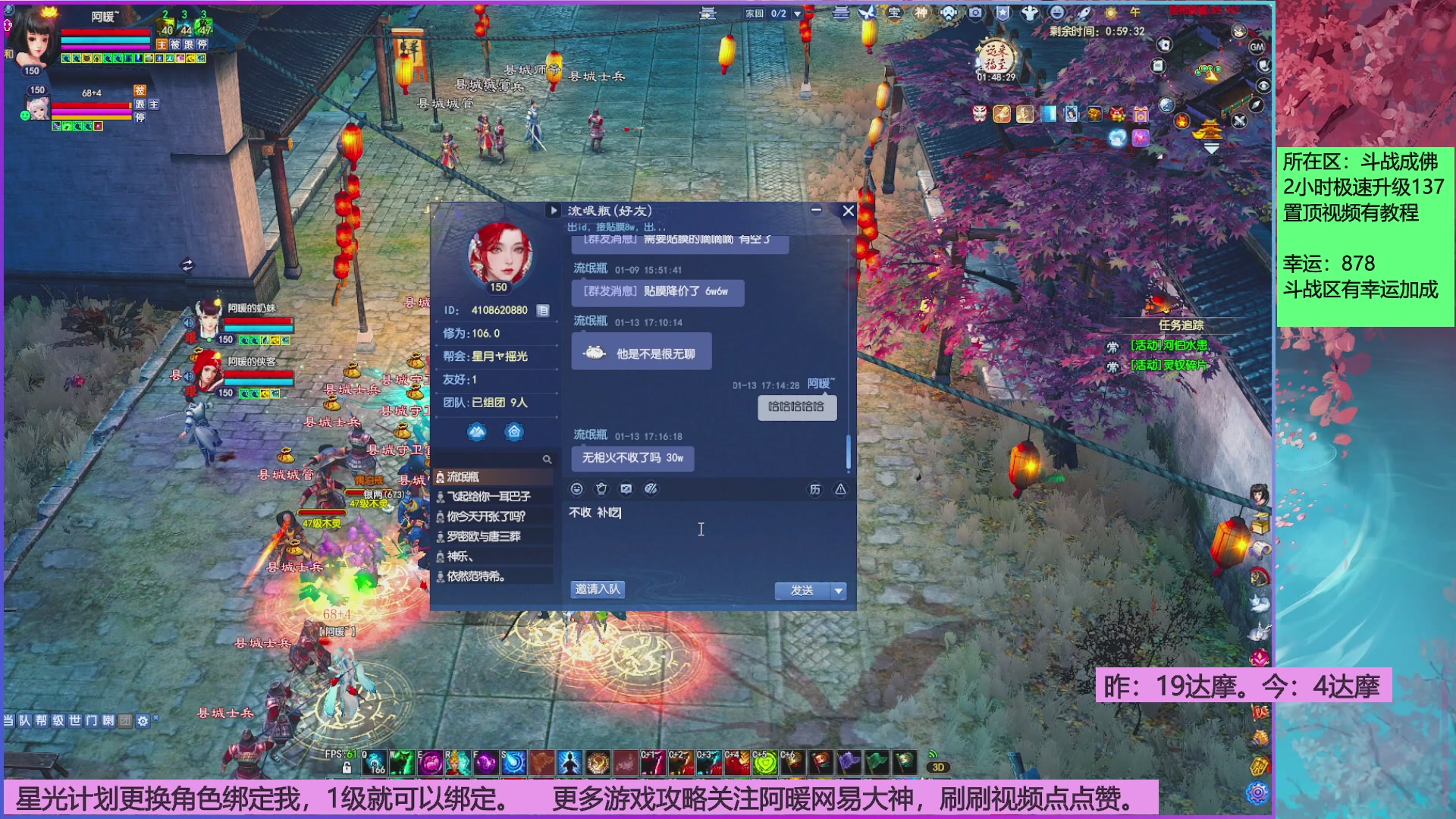The image size is (1456, 819).
Task: Click the screenshot camera icon near the minimap
Action: click(x=974, y=13)
